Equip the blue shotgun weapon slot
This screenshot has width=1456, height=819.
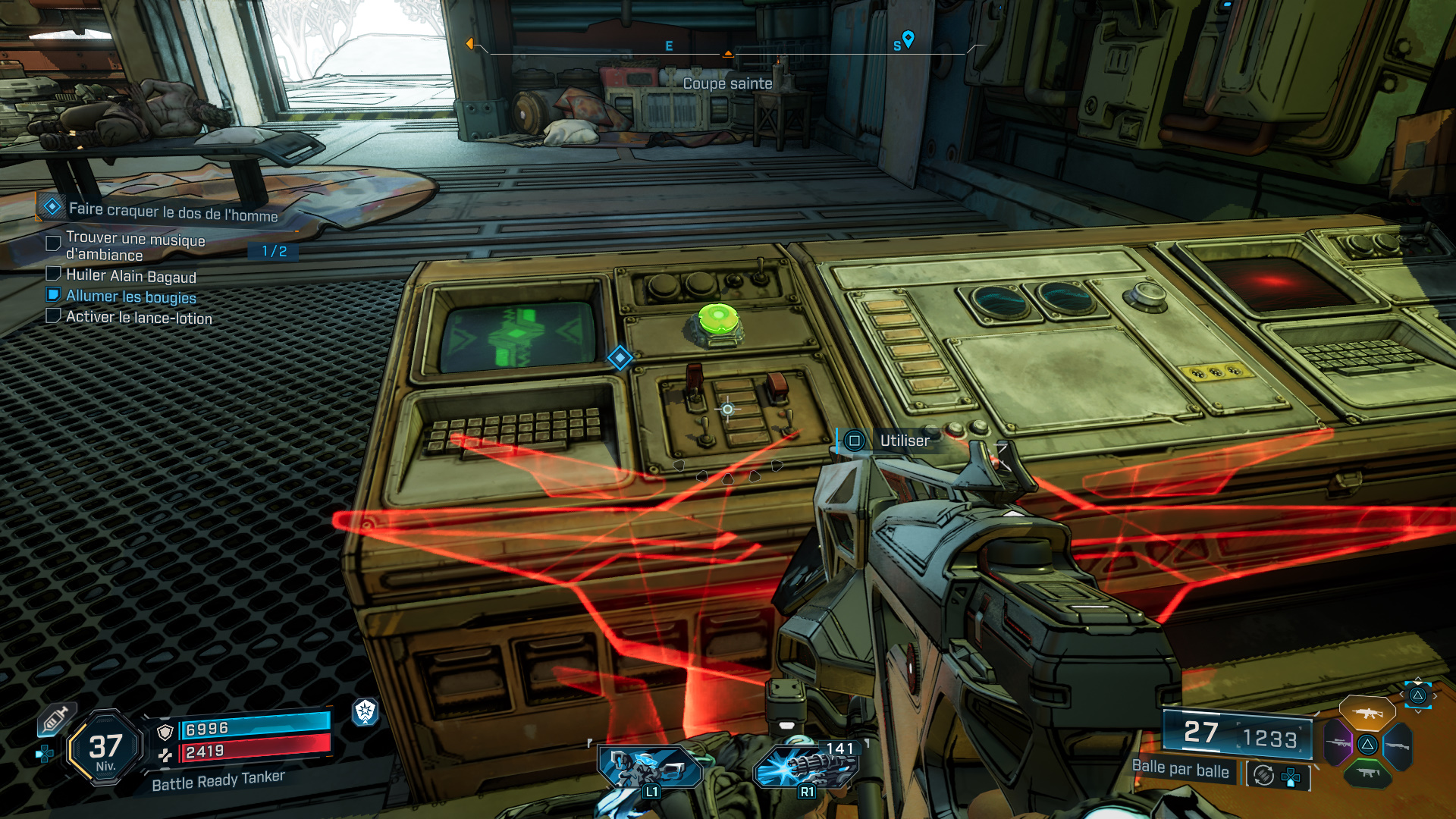[1398, 746]
